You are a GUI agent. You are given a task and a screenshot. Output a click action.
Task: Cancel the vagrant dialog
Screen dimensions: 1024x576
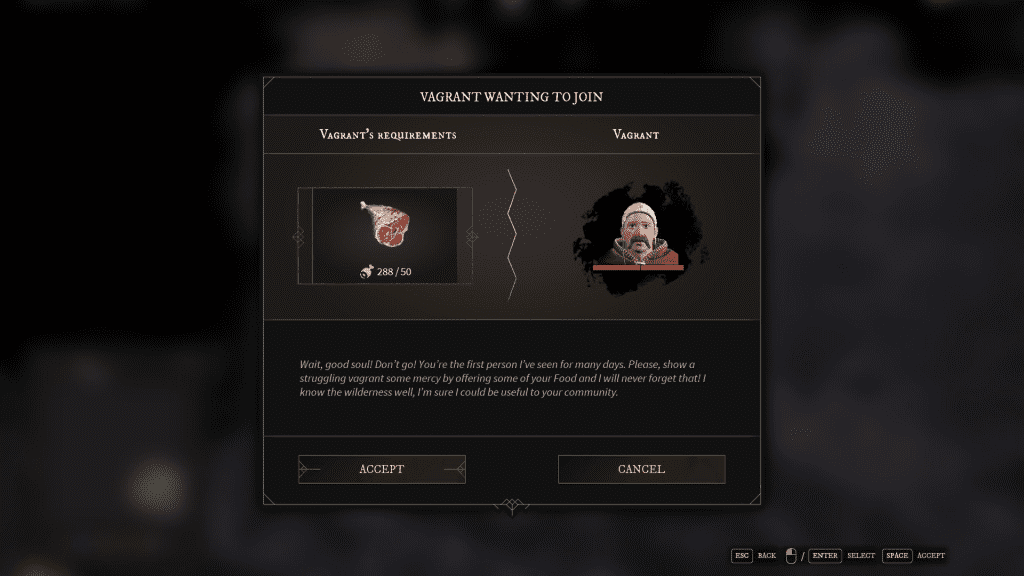641,469
